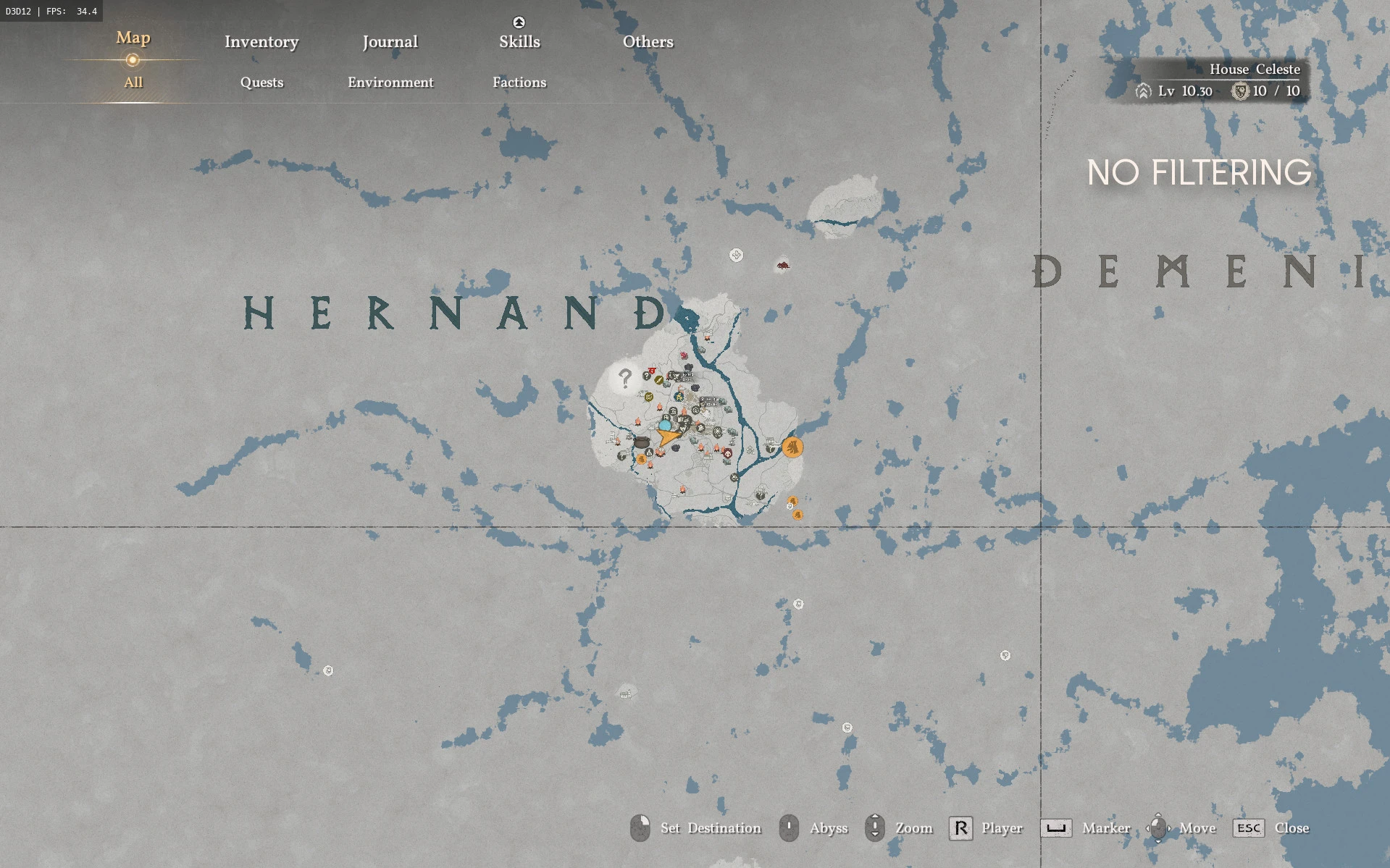Image resolution: width=1390 pixels, height=868 pixels.
Task: Click the red beast marker north of region
Action: tap(782, 265)
